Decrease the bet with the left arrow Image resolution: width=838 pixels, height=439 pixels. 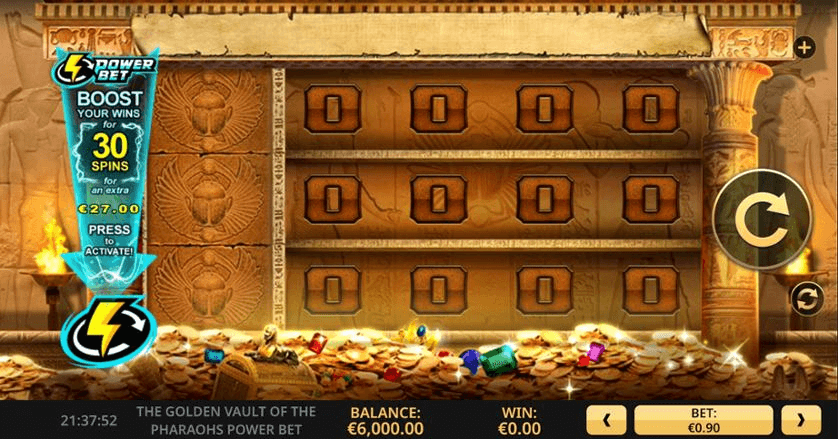608,420
